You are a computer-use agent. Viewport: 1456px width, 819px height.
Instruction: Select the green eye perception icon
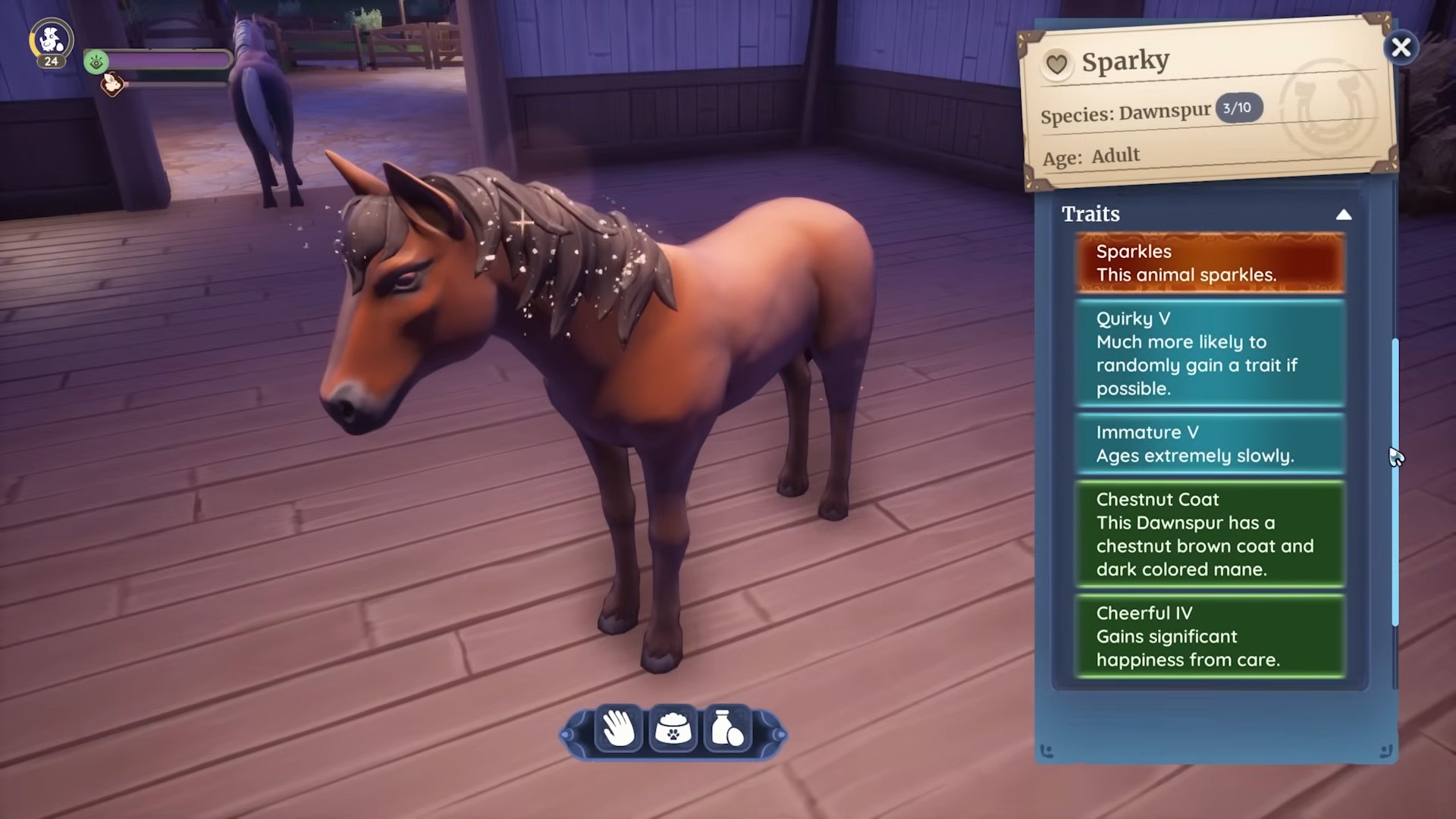[x=96, y=63]
